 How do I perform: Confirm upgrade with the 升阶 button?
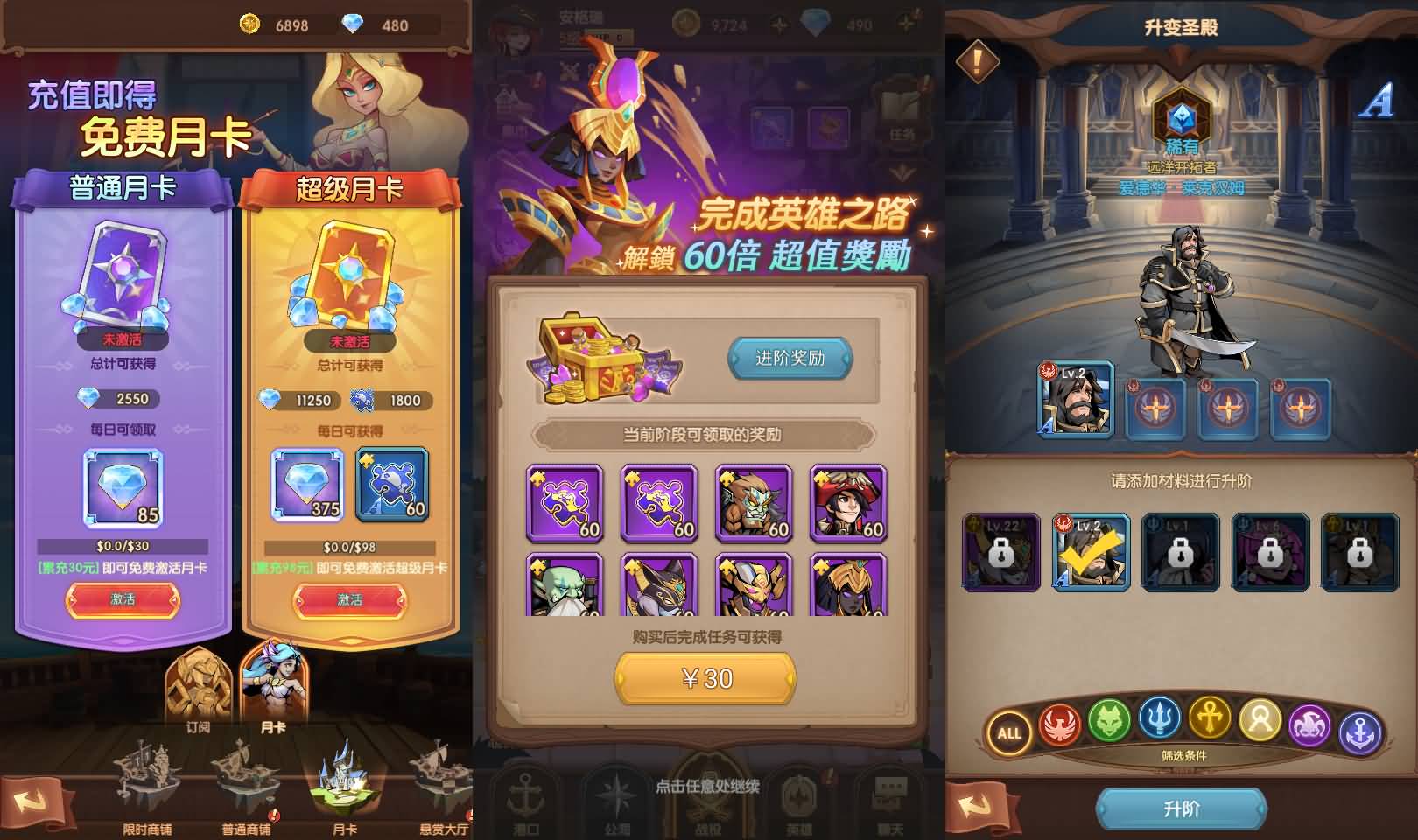[x=1181, y=808]
